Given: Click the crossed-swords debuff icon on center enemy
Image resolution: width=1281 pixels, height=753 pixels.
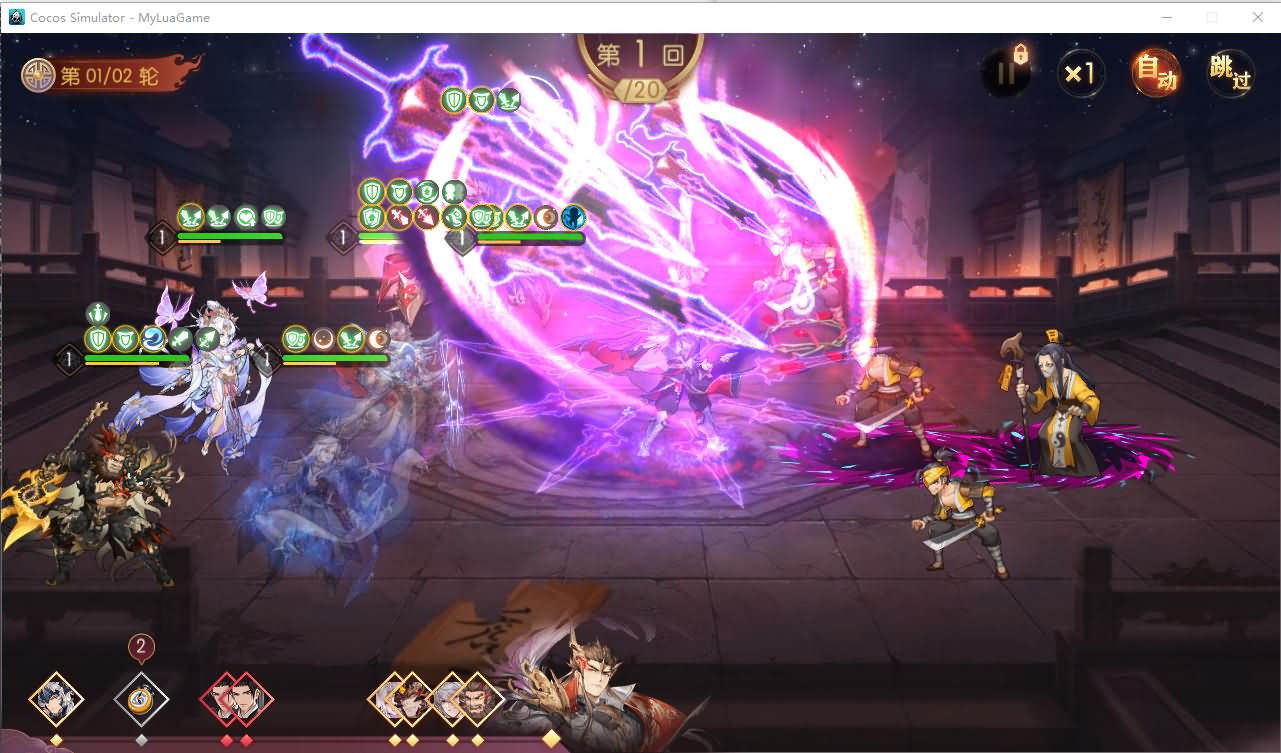Looking at the screenshot, I should tap(400, 217).
